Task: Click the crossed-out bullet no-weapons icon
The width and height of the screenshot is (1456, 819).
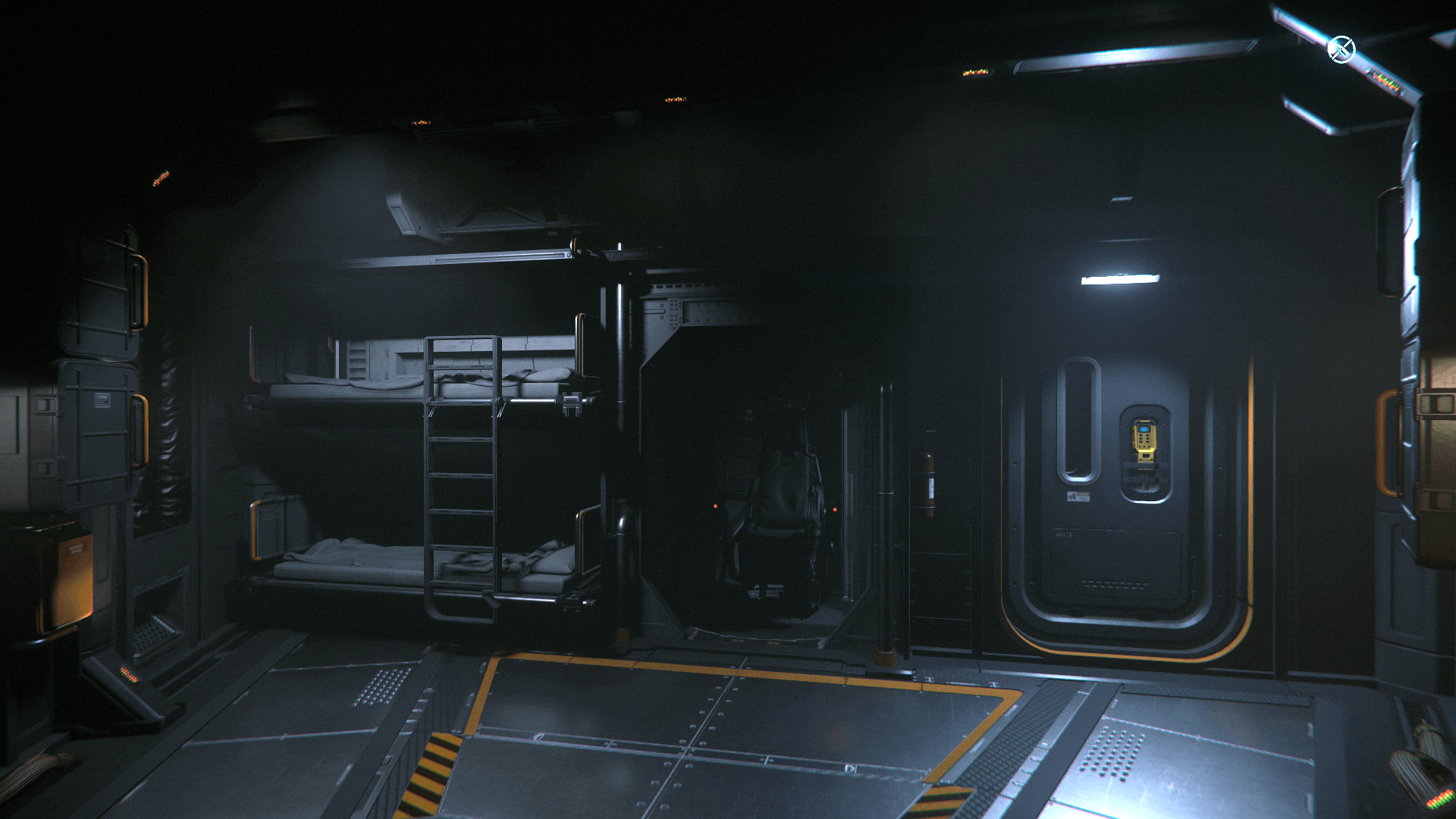Action: pyautogui.click(x=1341, y=50)
